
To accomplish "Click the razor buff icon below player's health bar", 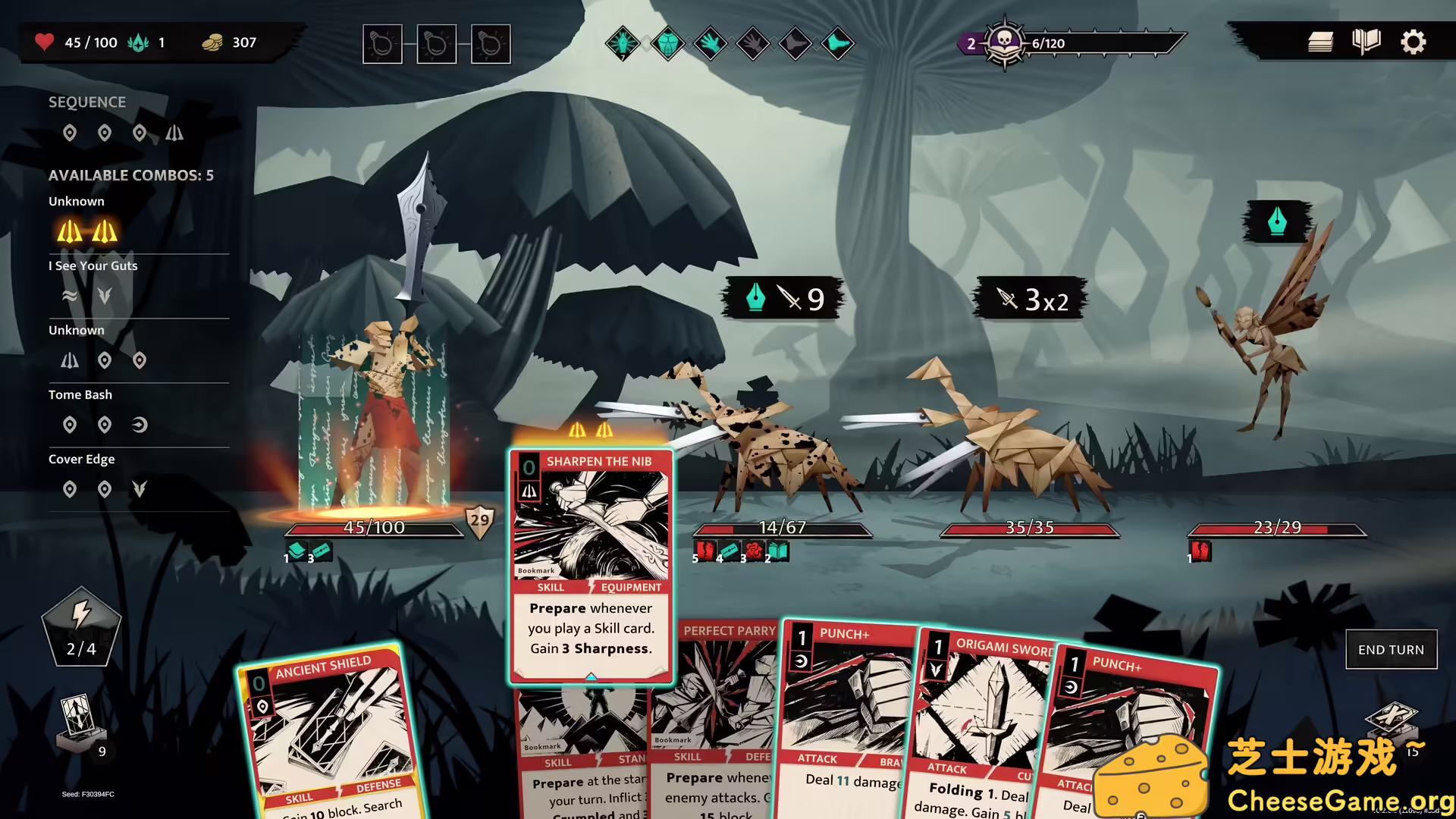I will [x=322, y=552].
